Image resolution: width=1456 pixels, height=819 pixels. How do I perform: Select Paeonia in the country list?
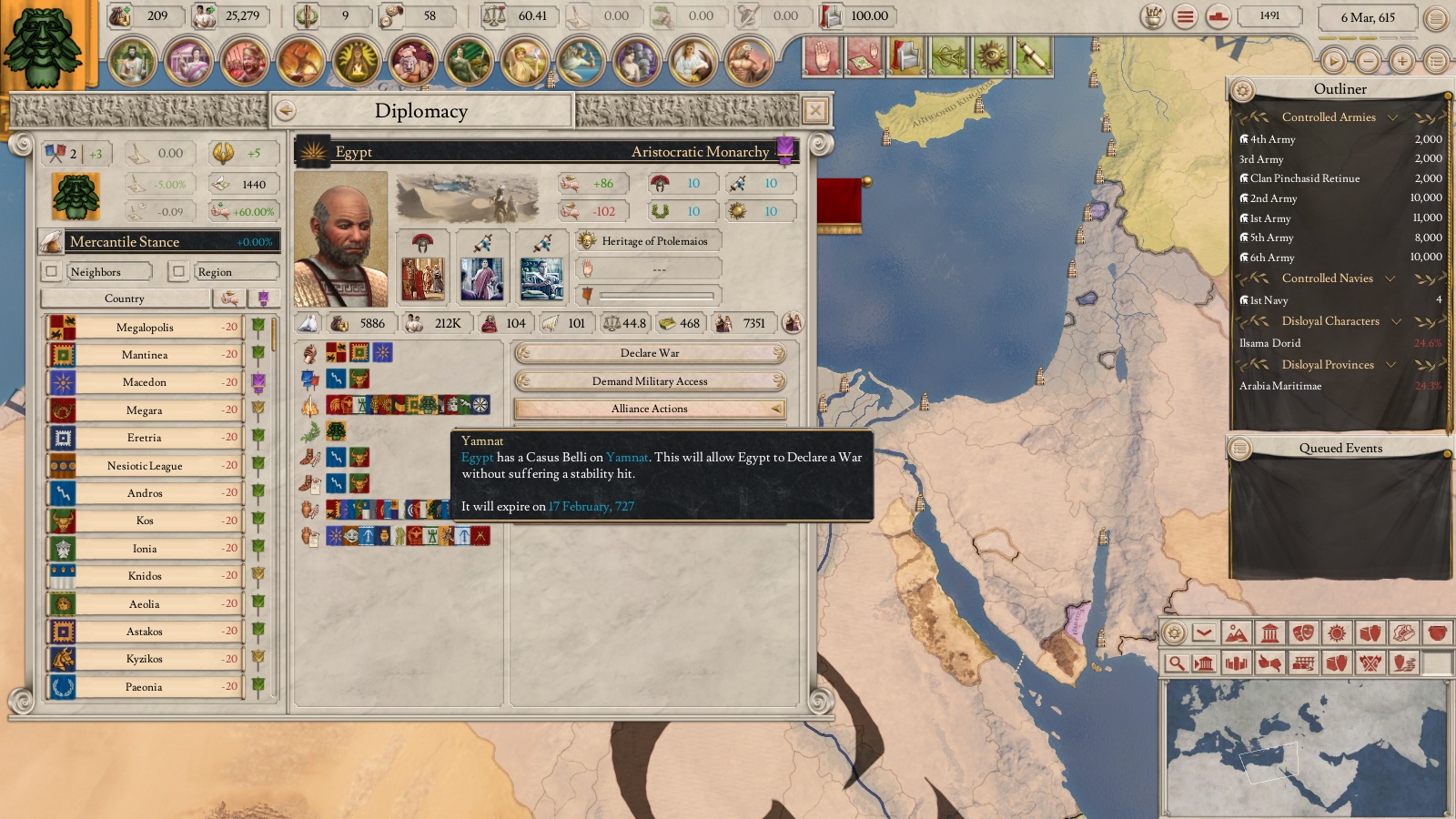click(x=145, y=687)
